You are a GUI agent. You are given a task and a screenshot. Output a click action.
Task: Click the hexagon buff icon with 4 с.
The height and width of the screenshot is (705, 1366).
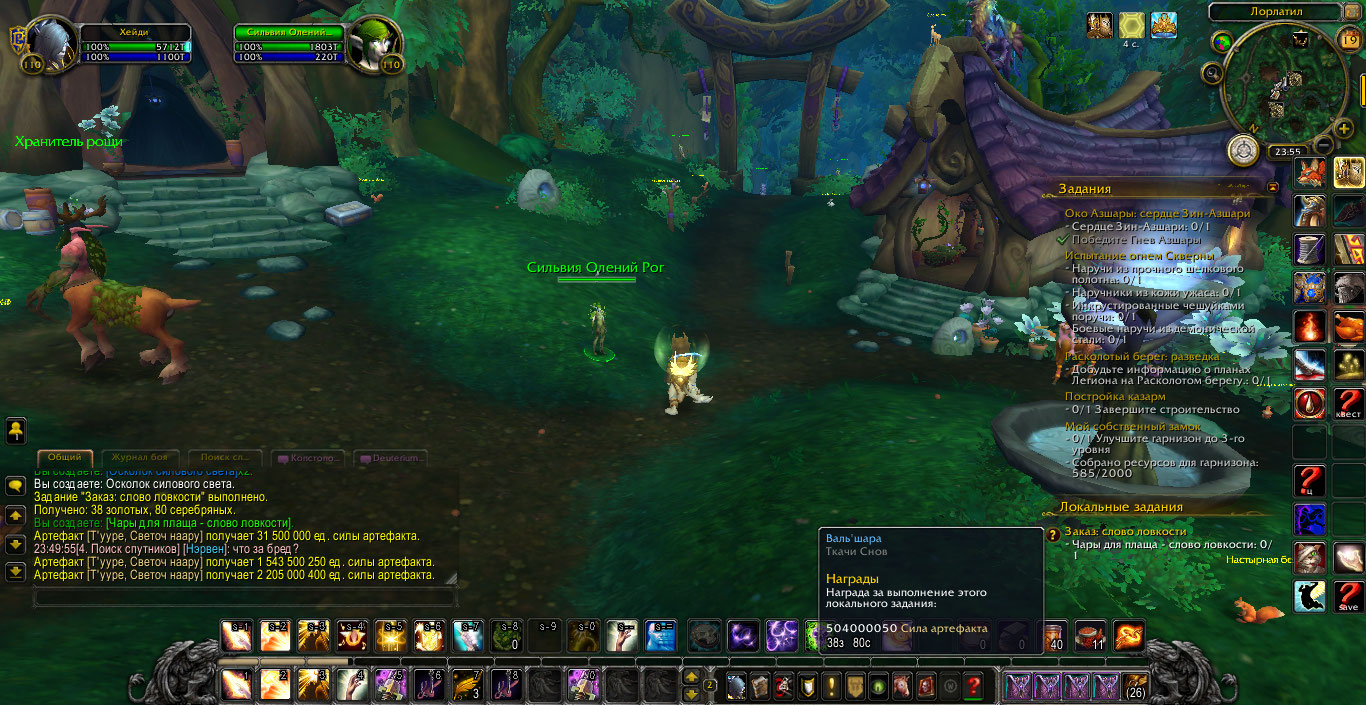[1131, 25]
